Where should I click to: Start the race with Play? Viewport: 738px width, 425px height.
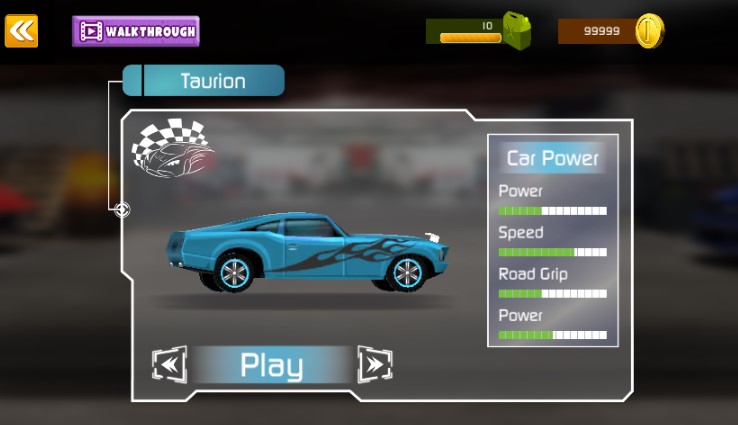tap(271, 366)
